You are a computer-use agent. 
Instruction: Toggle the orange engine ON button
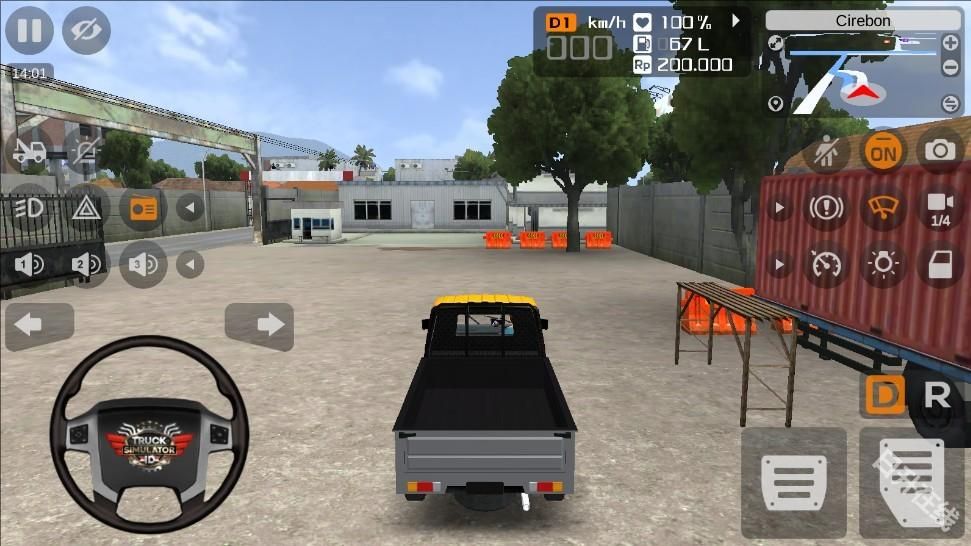pyautogui.click(x=883, y=152)
